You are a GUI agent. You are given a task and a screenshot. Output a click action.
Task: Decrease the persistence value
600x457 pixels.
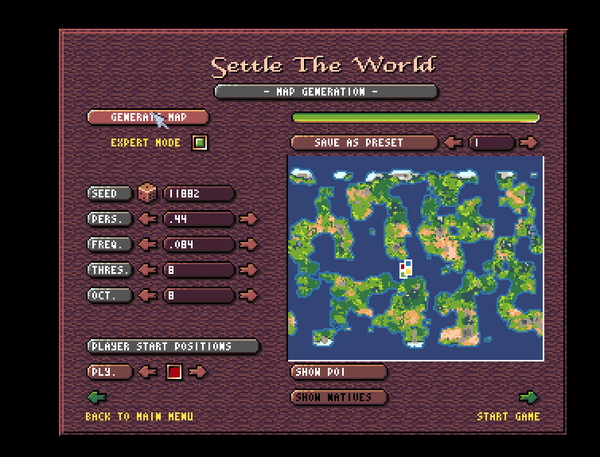coord(148,219)
